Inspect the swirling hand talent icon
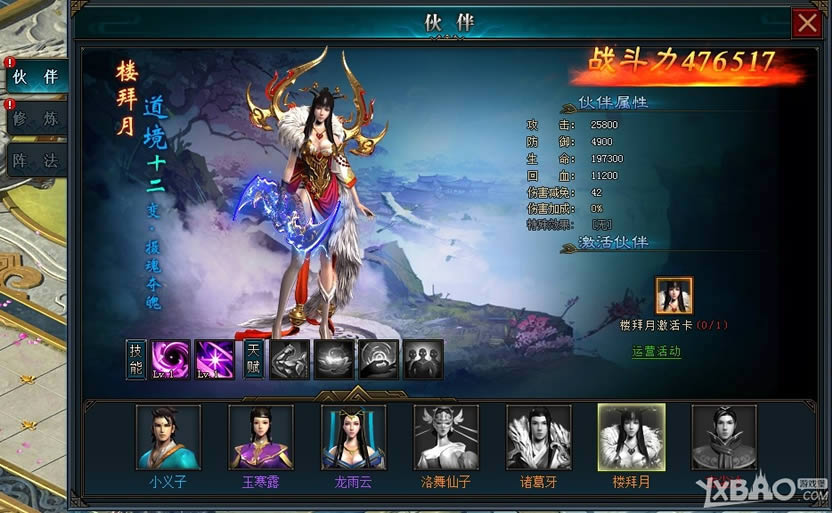Screen dimensions: 832x513 (x=379, y=360)
